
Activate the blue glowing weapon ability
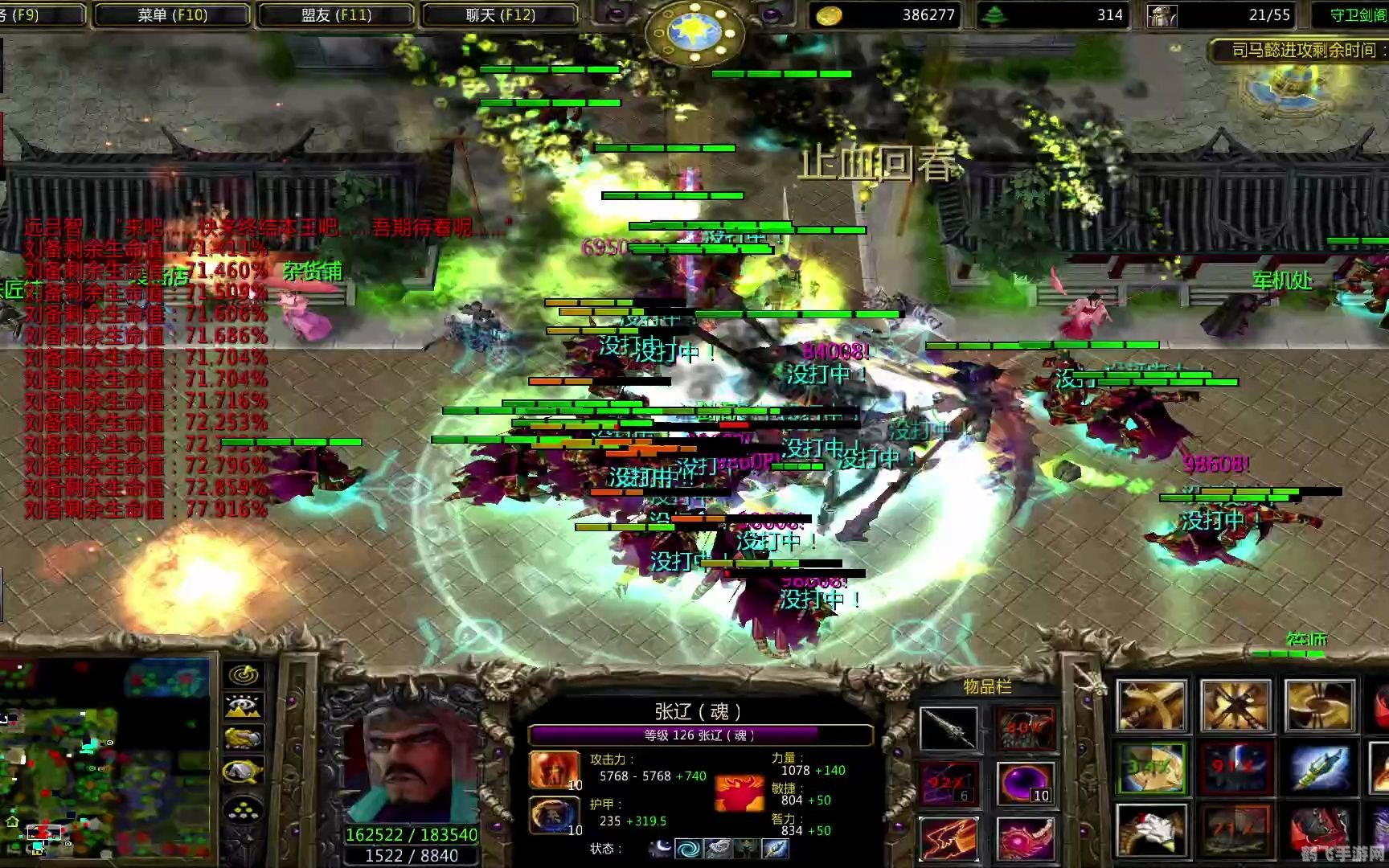pyautogui.click(x=1318, y=768)
